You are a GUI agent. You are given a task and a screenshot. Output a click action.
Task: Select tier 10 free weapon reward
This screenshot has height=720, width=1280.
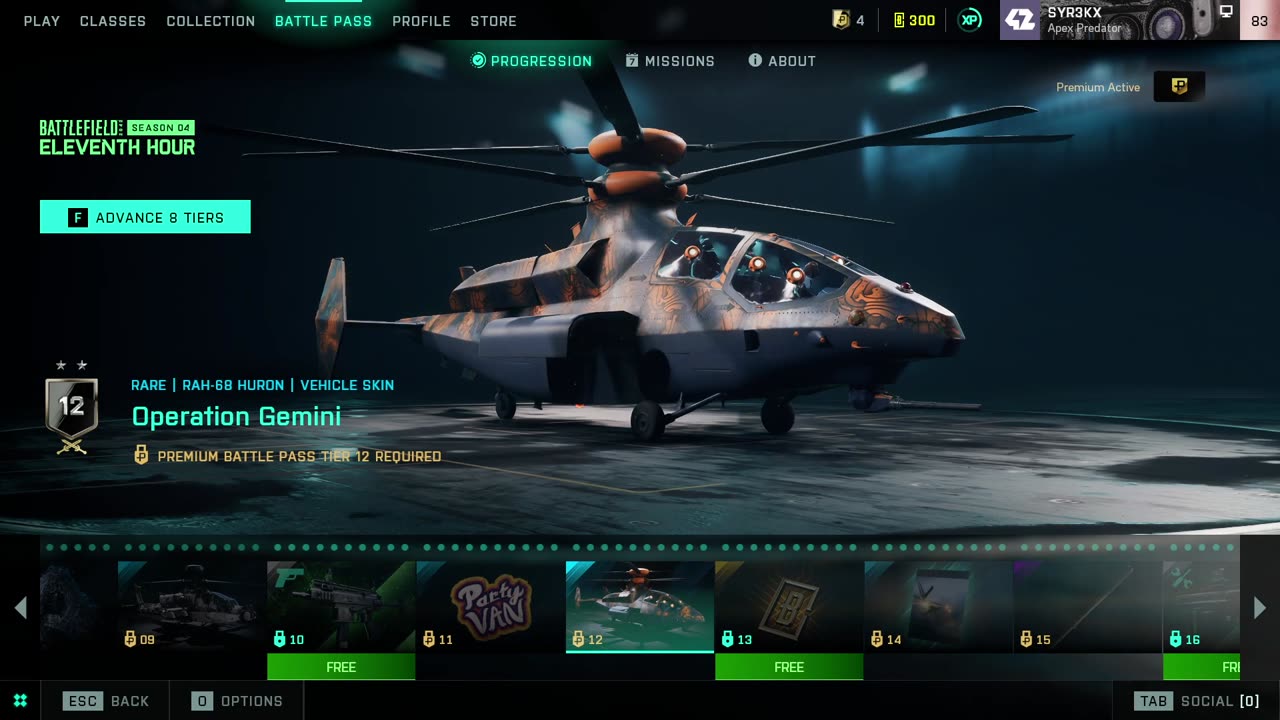tap(341, 606)
